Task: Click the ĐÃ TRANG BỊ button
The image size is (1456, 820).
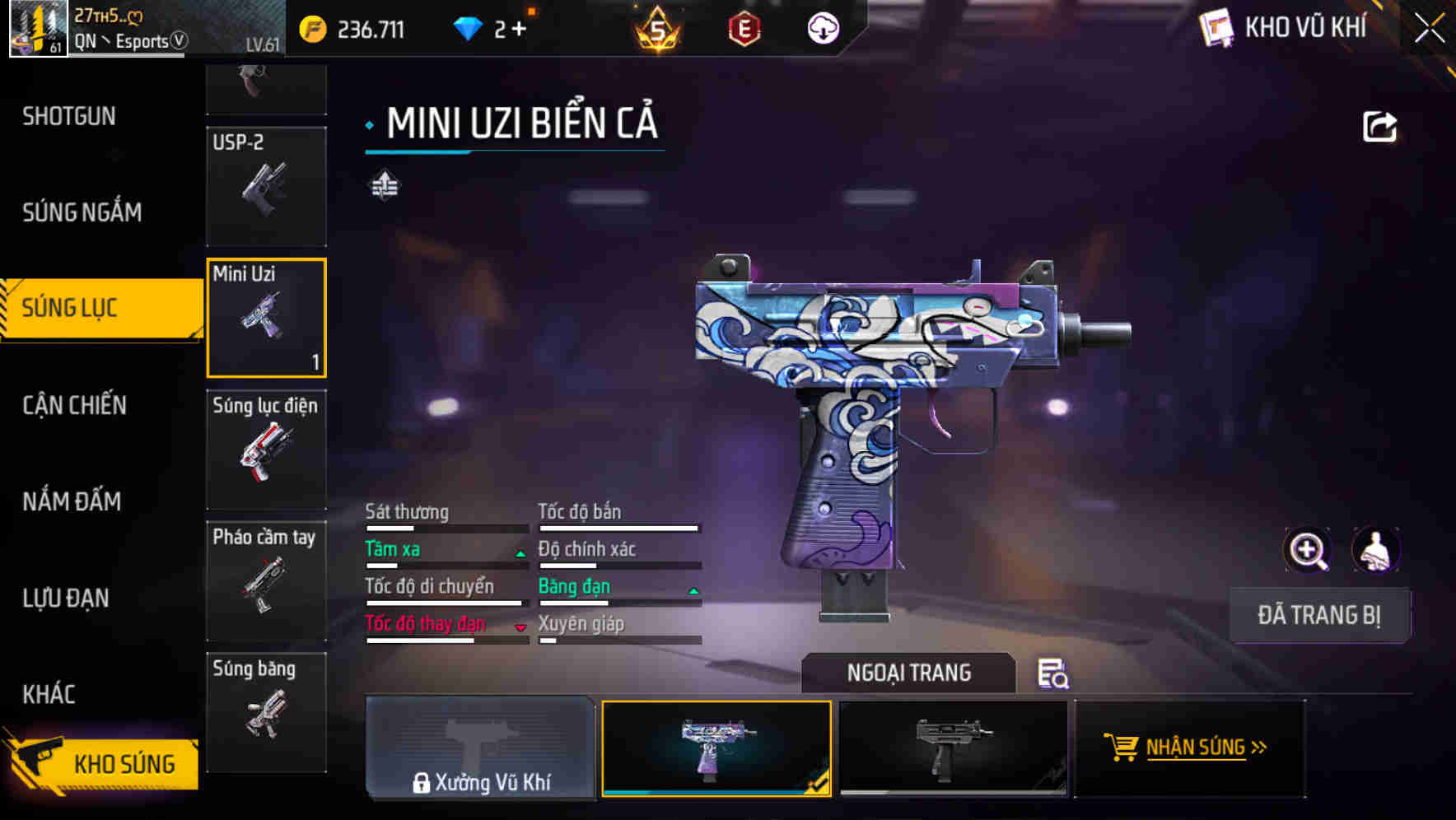Action: coord(1318,615)
